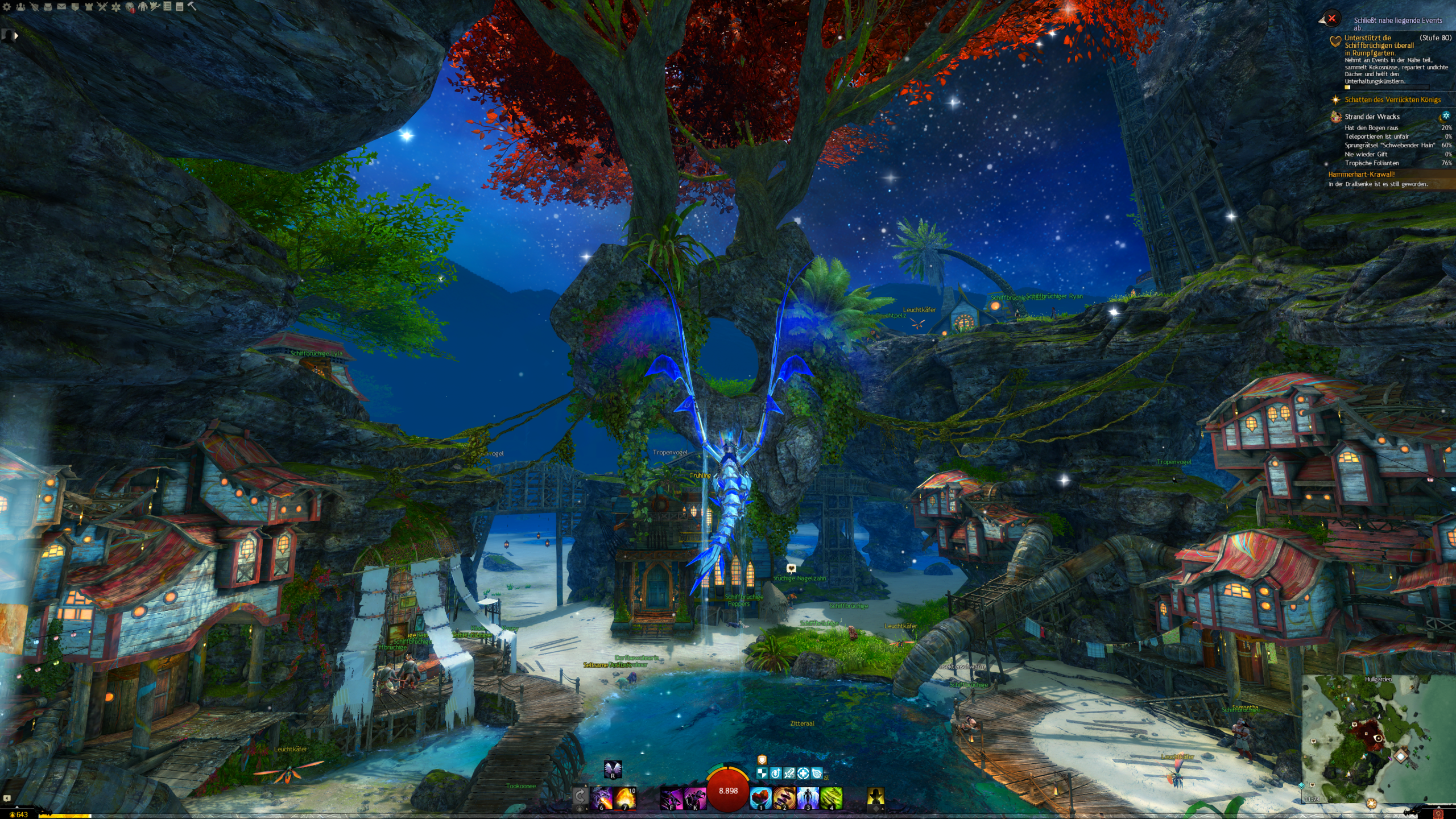The height and width of the screenshot is (819, 1456).
Task: Open the contacts and friends panel
Action: (20, 7)
